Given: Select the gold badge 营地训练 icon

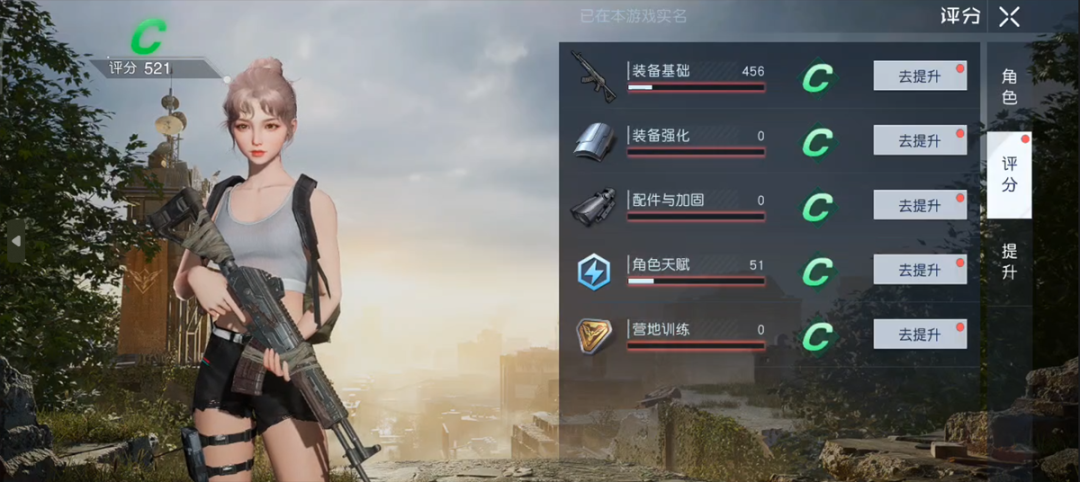Looking at the screenshot, I should click(594, 336).
